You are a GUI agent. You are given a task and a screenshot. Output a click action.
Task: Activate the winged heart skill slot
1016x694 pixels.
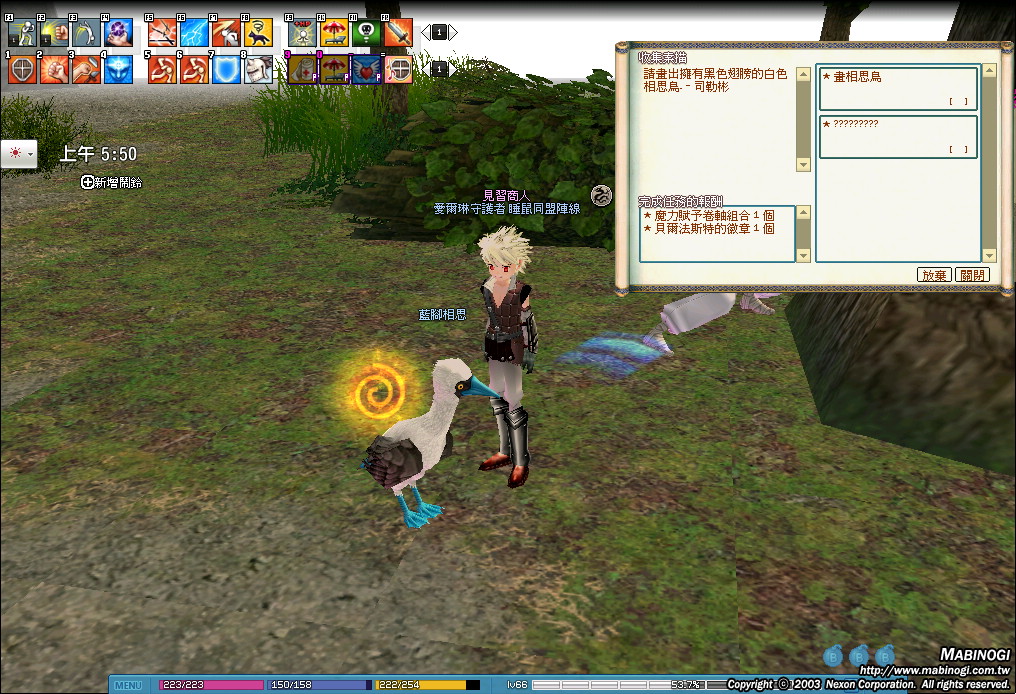click(366, 69)
